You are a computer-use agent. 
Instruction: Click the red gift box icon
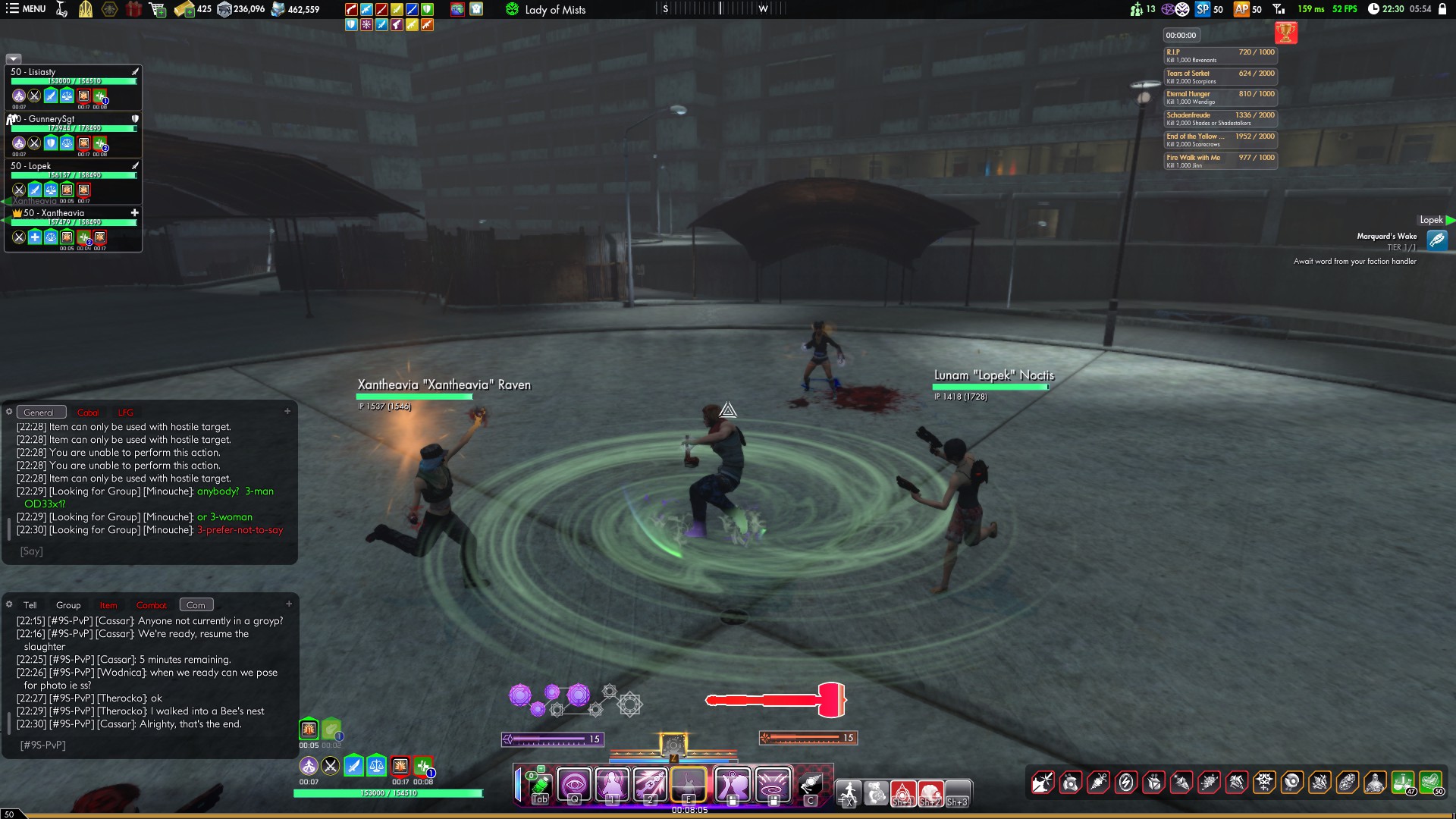pos(133,9)
